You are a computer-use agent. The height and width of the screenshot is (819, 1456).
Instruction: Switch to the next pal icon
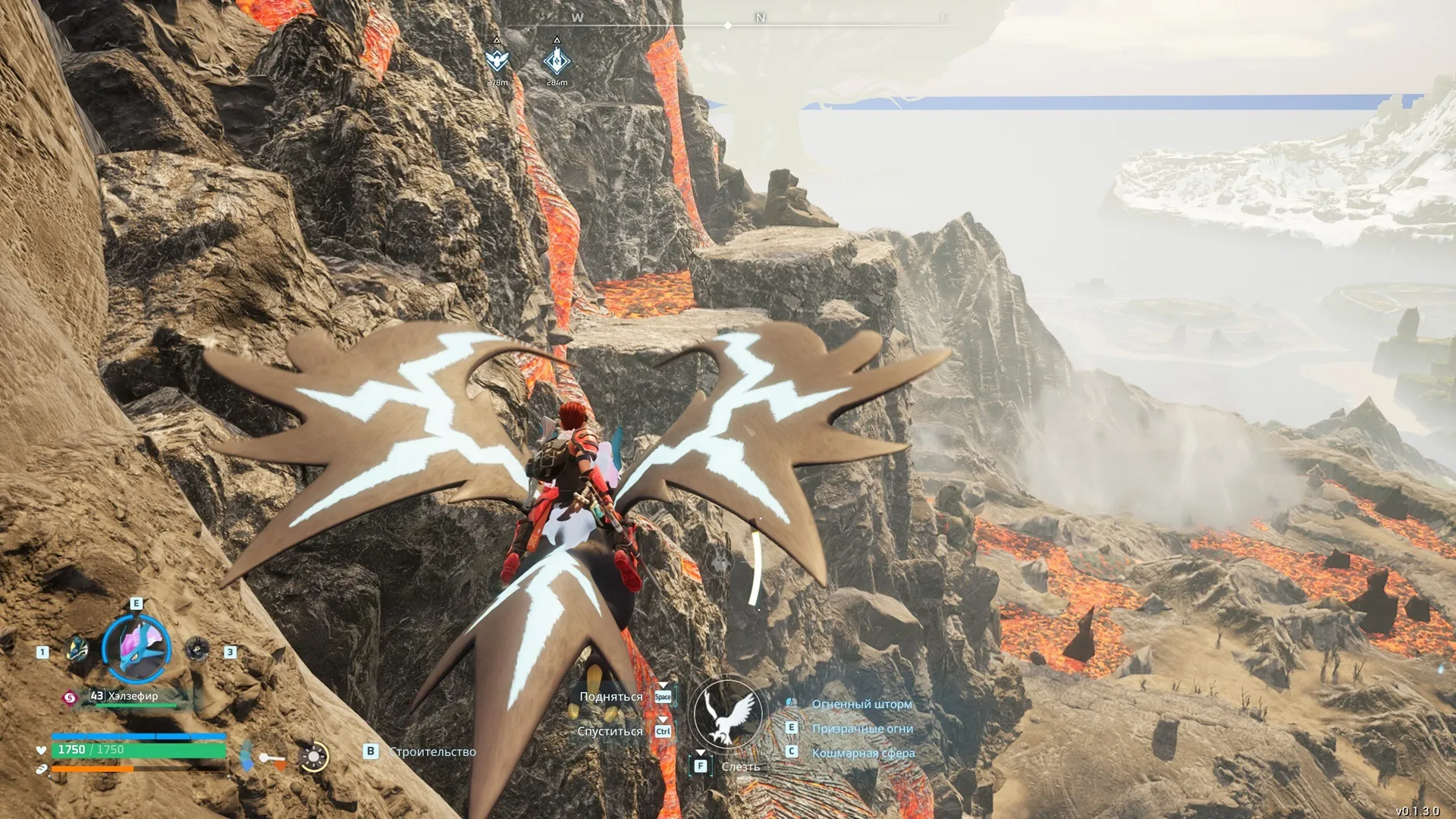point(197,649)
